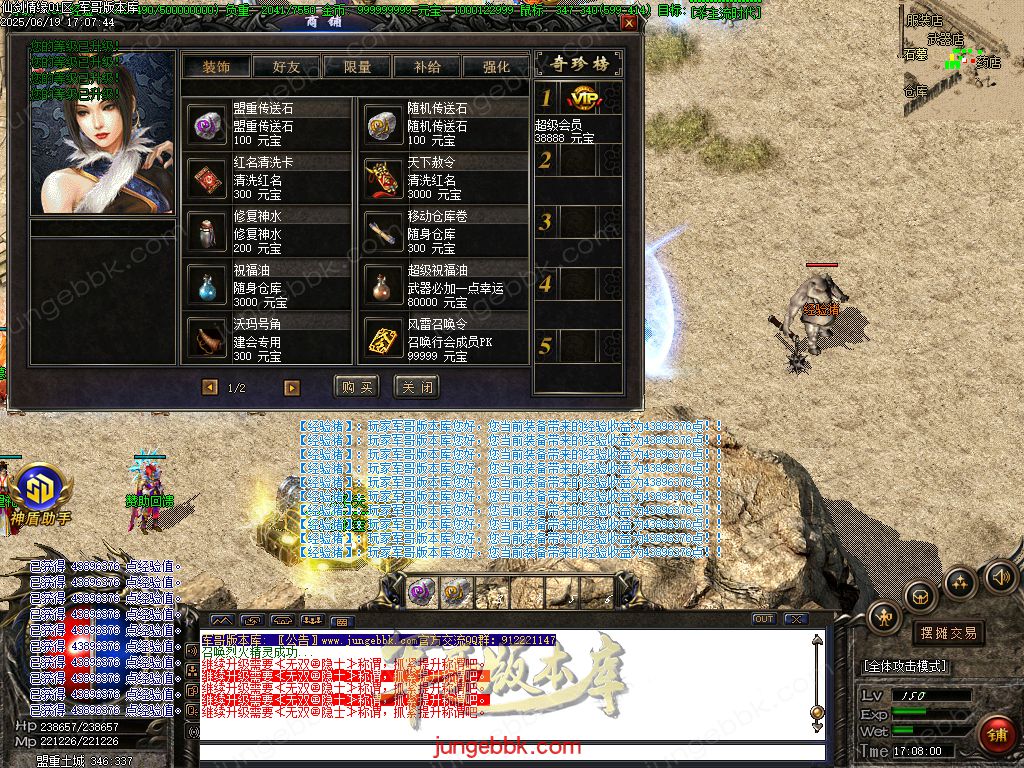
Task: Close the shop window with the X button
Action: (x=628, y=22)
